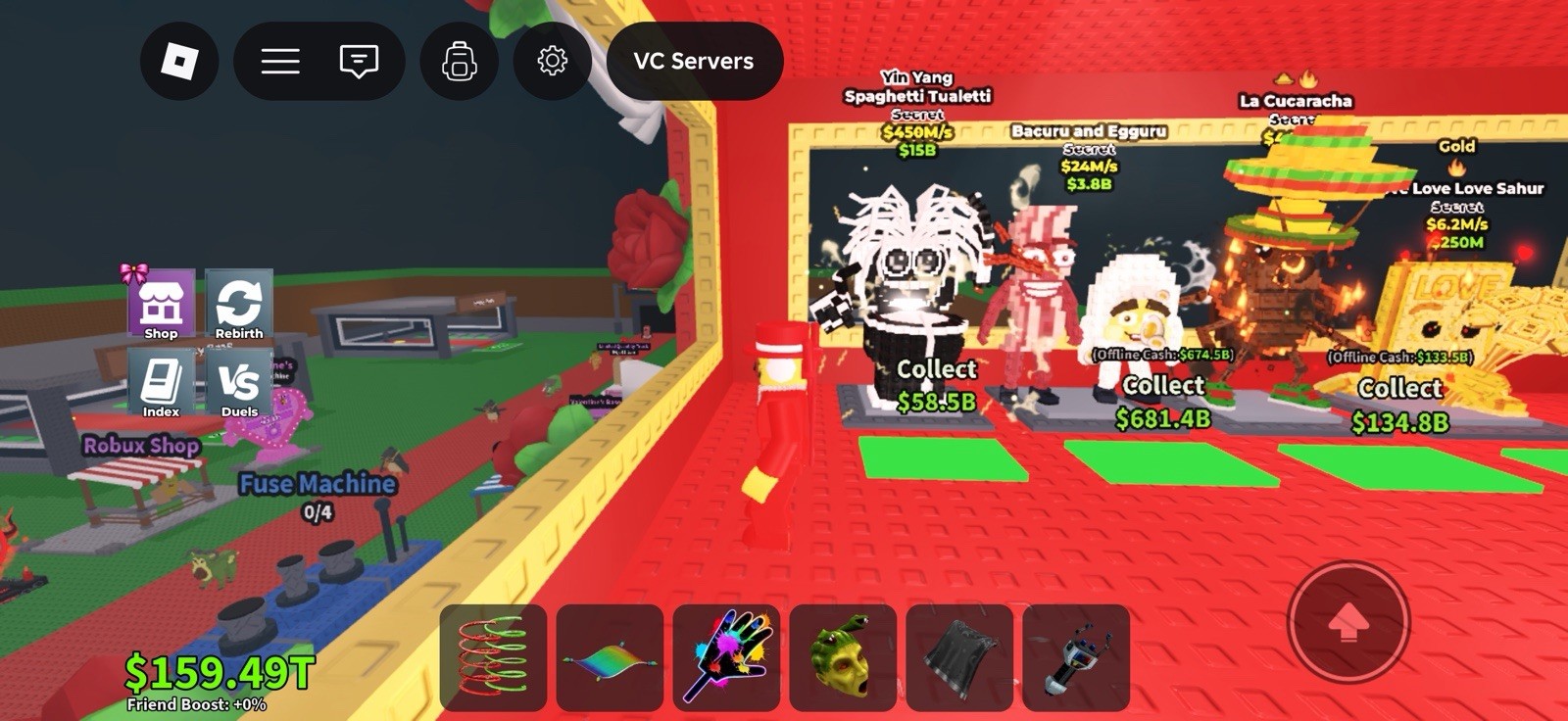Open the hamburger menu at top left
Viewport: 1568px width, 721px height.
coord(279,61)
